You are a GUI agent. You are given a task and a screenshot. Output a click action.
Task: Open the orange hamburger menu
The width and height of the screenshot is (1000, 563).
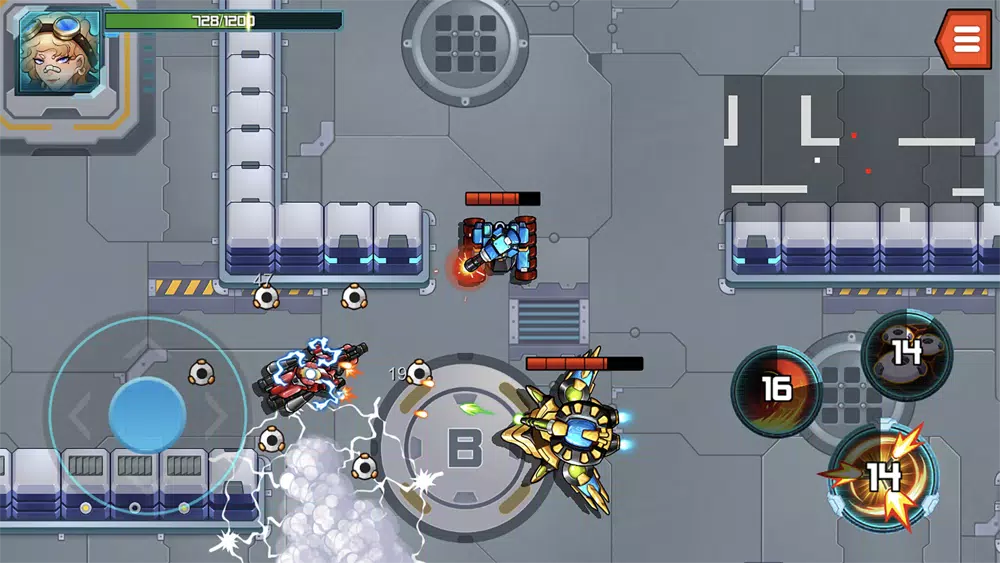click(x=966, y=39)
